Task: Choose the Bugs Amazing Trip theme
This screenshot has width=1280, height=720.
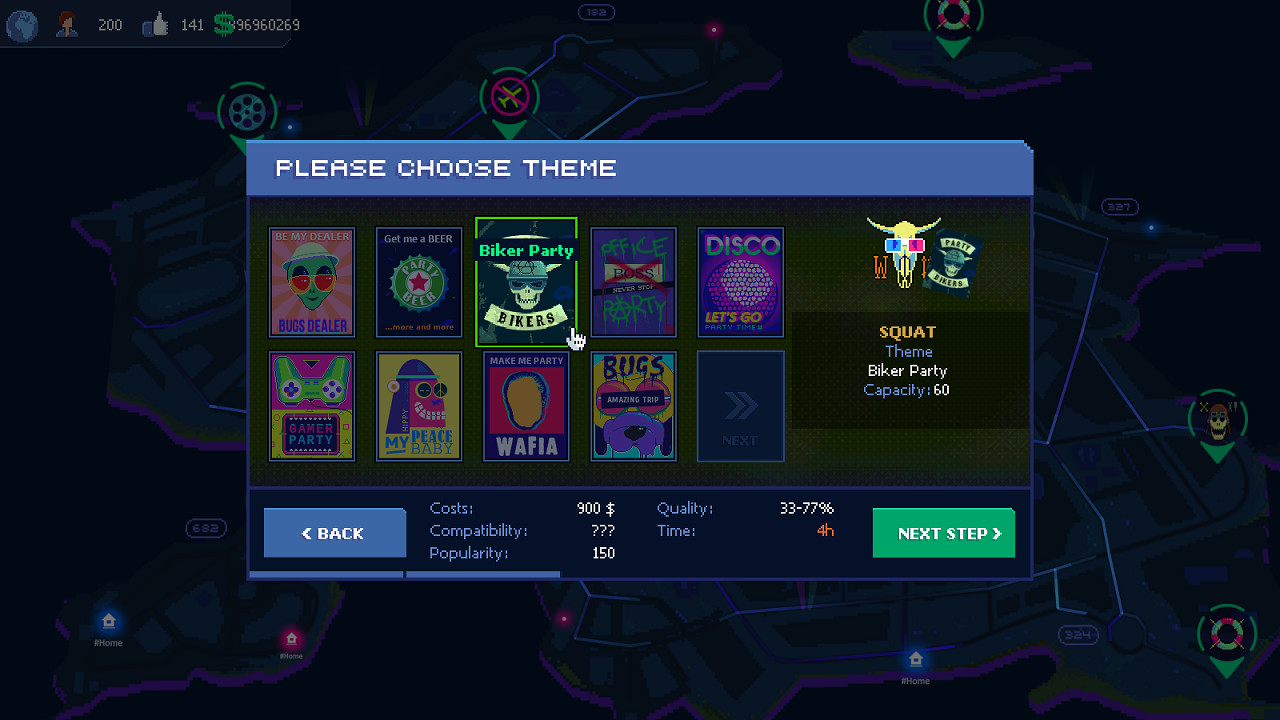Action: tap(633, 406)
